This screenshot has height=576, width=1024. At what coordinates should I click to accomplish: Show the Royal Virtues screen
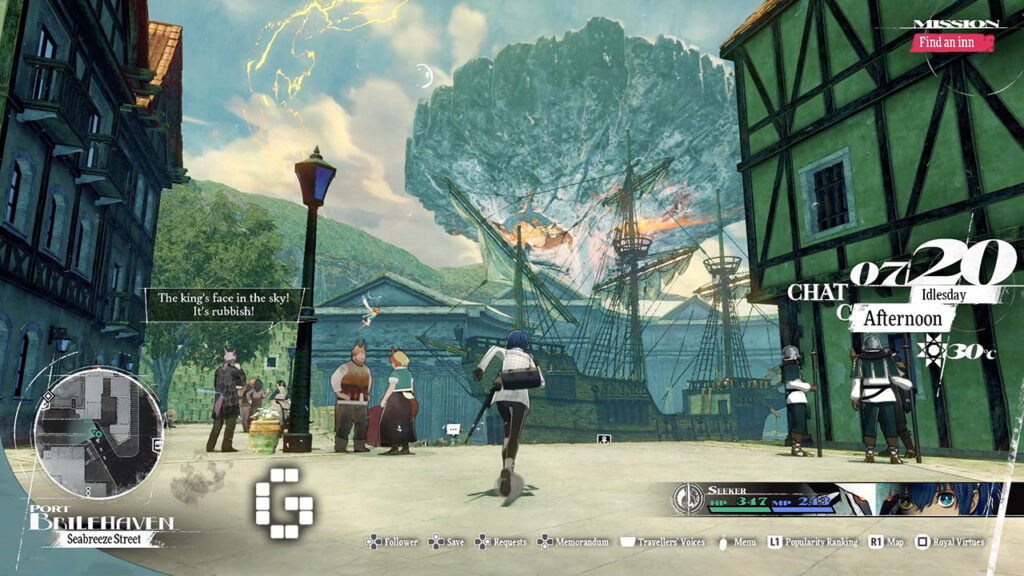pos(951,542)
